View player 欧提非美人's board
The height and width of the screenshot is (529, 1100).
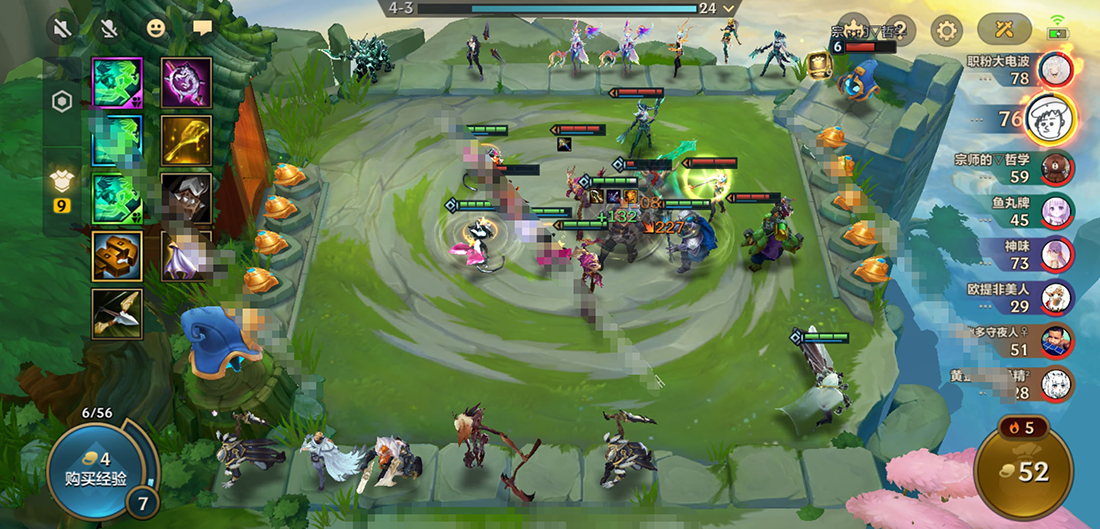1056,297
